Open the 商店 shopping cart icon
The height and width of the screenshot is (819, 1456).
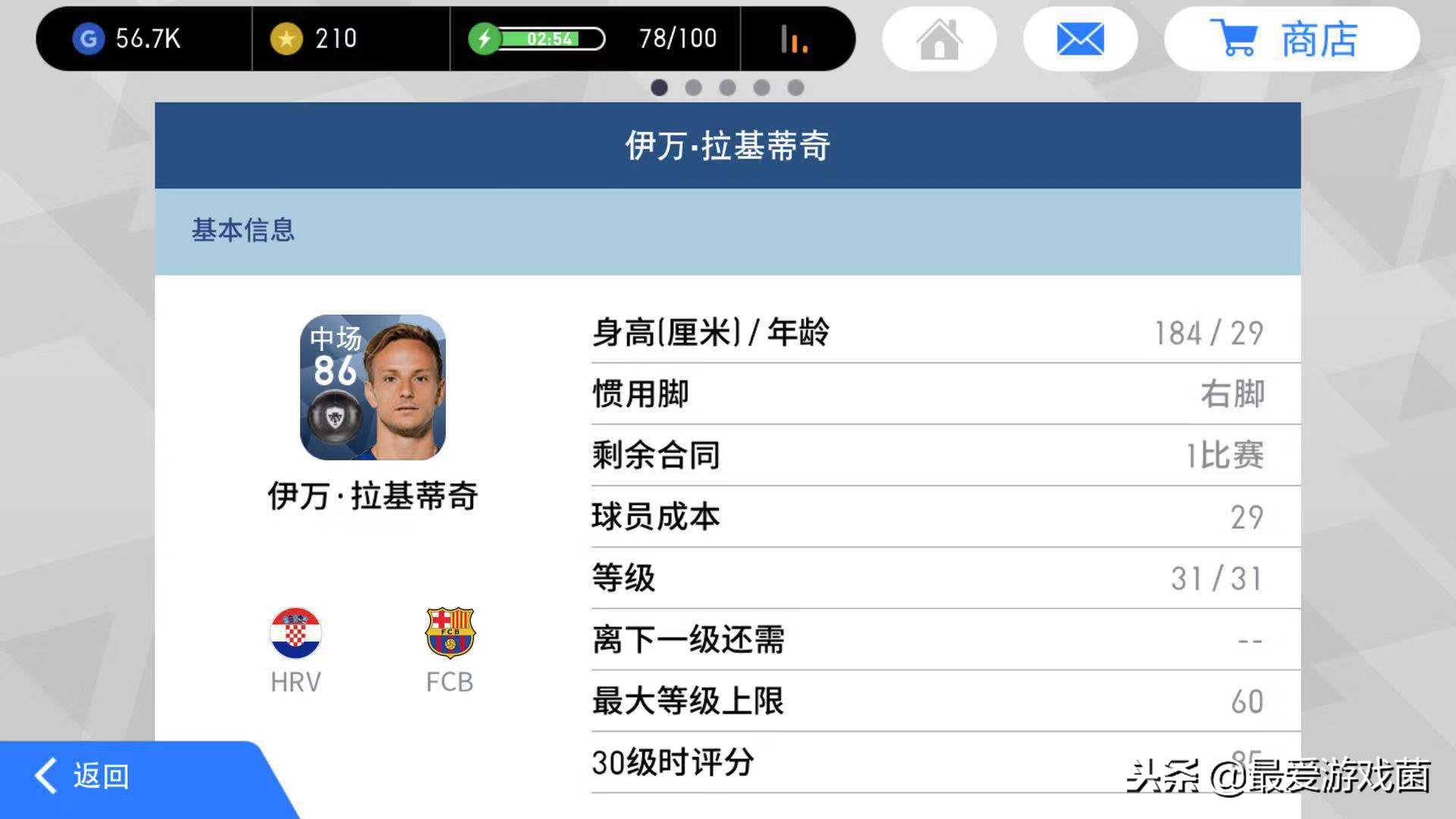pos(1238,39)
